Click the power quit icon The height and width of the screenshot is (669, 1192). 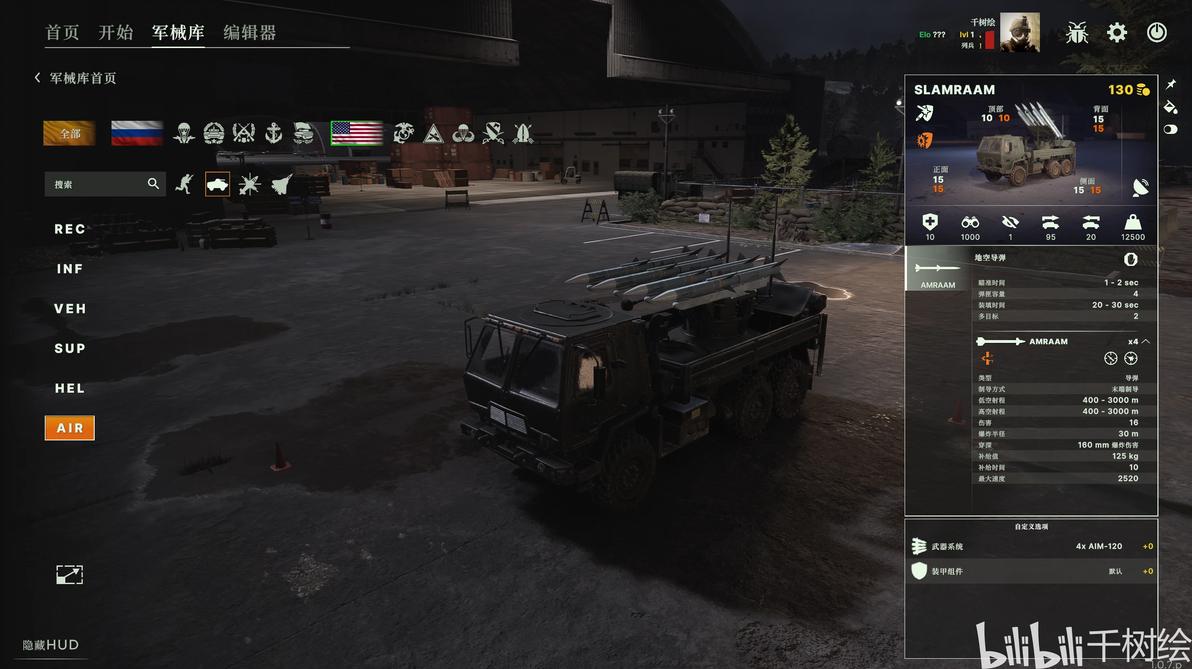(1157, 32)
